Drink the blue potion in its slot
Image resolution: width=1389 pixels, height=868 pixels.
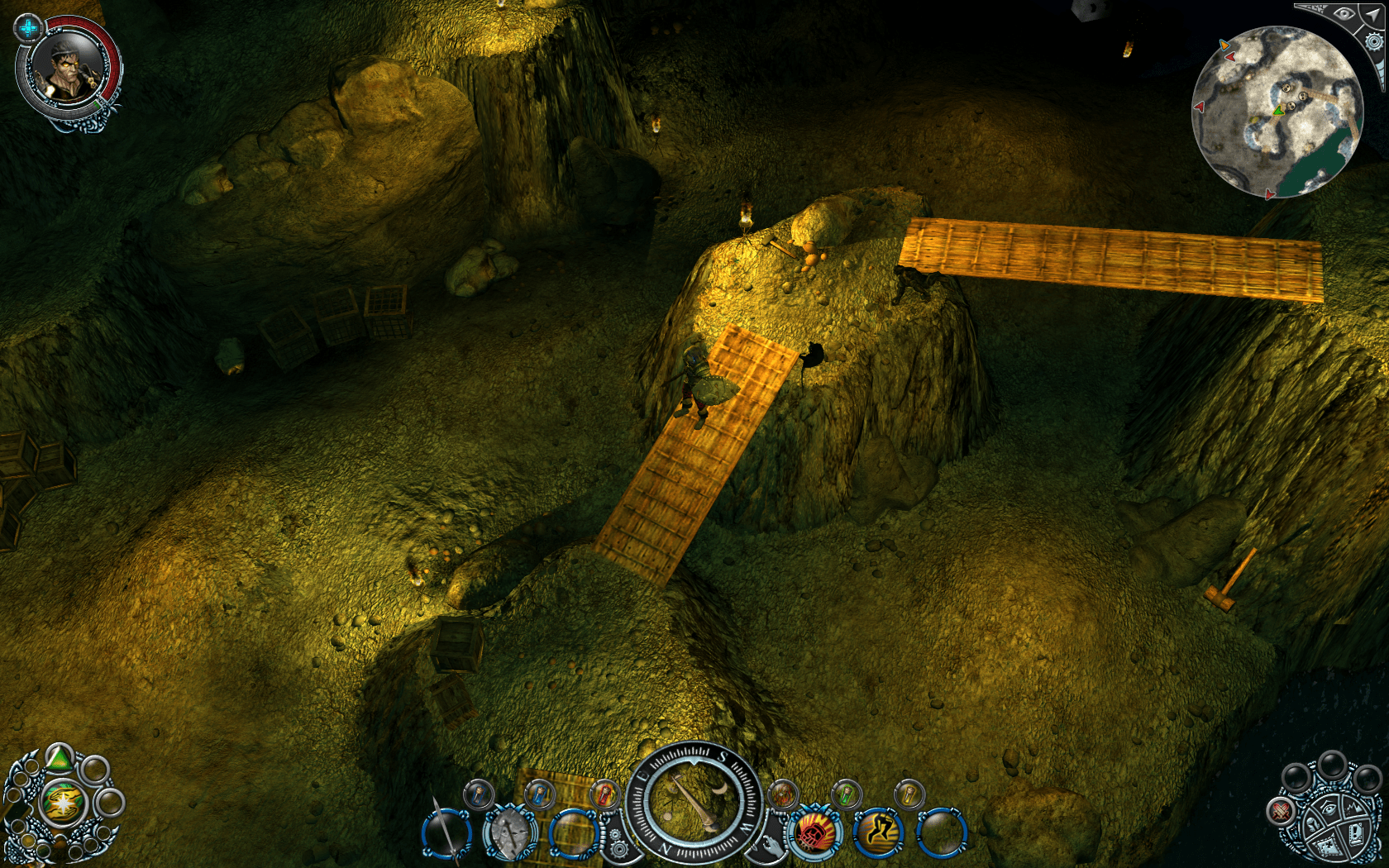point(539,795)
